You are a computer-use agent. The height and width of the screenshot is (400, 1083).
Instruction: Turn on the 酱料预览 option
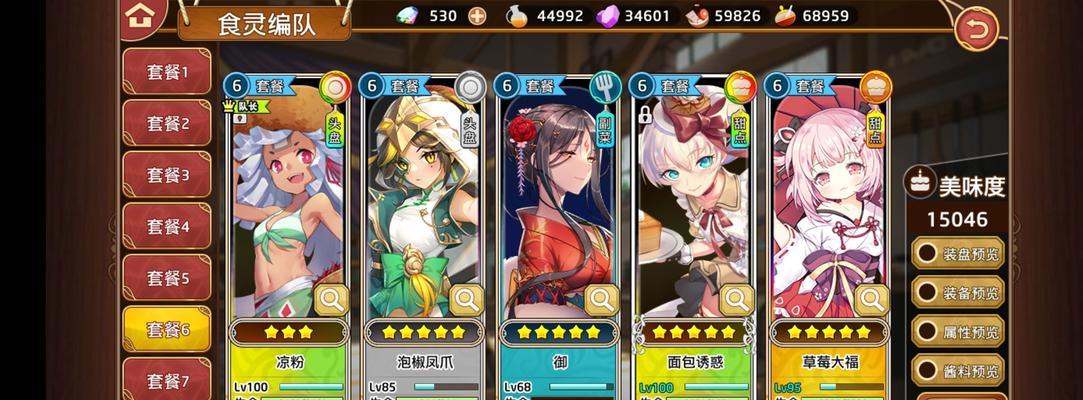point(958,371)
